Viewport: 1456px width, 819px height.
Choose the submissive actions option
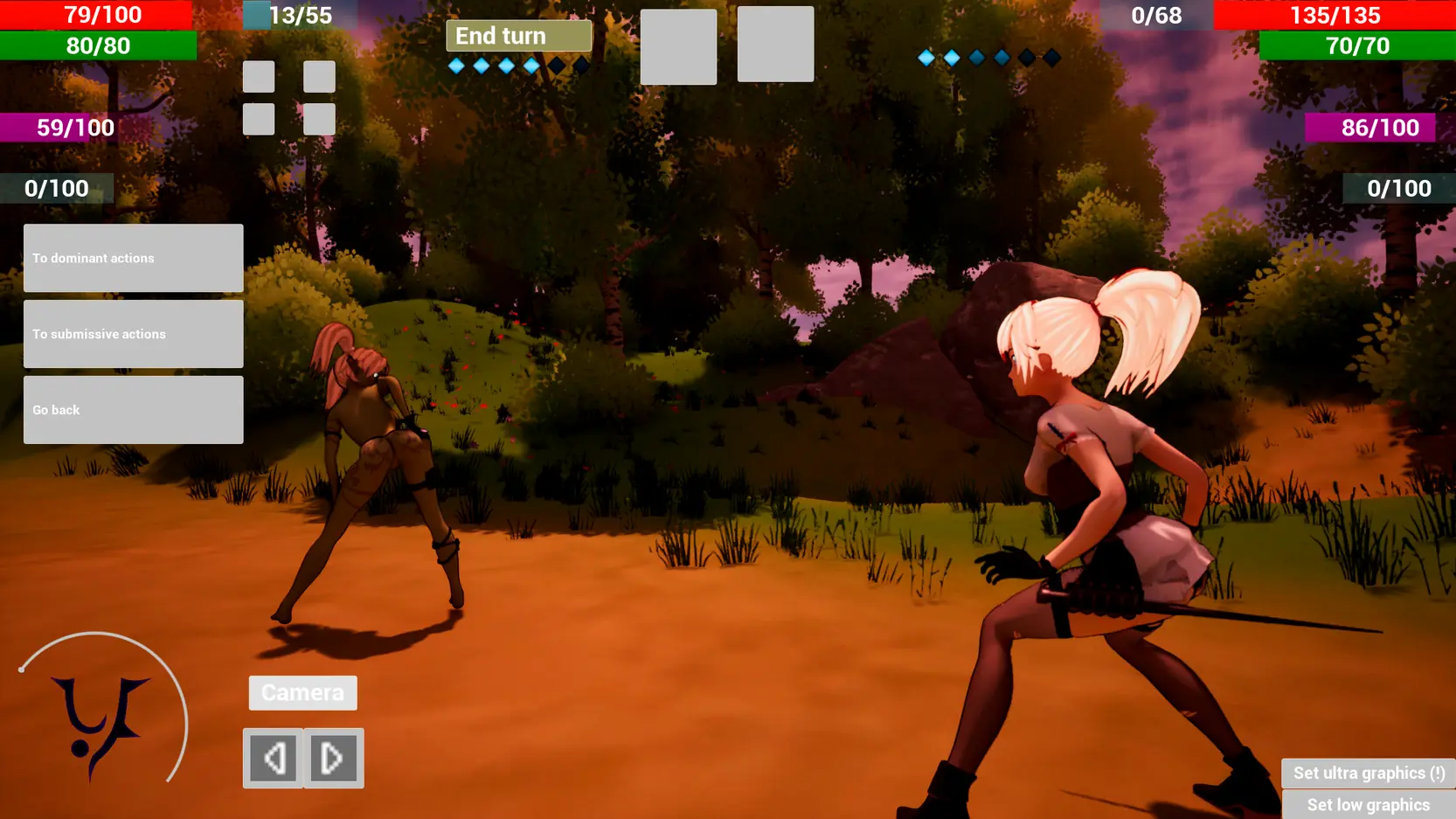pyautogui.click(x=133, y=334)
